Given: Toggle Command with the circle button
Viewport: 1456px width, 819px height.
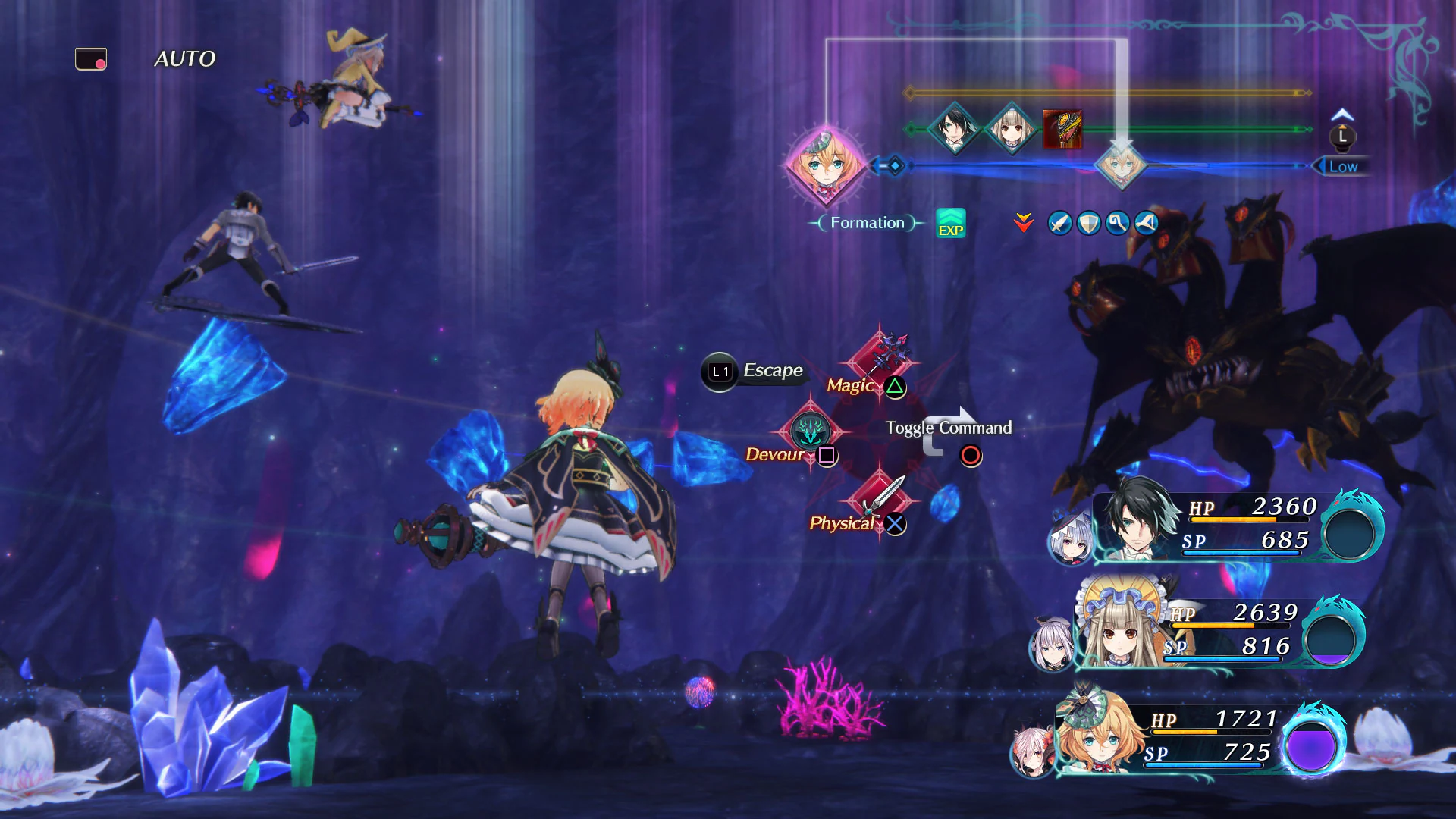Looking at the screenshot, I should coord(970,455).
